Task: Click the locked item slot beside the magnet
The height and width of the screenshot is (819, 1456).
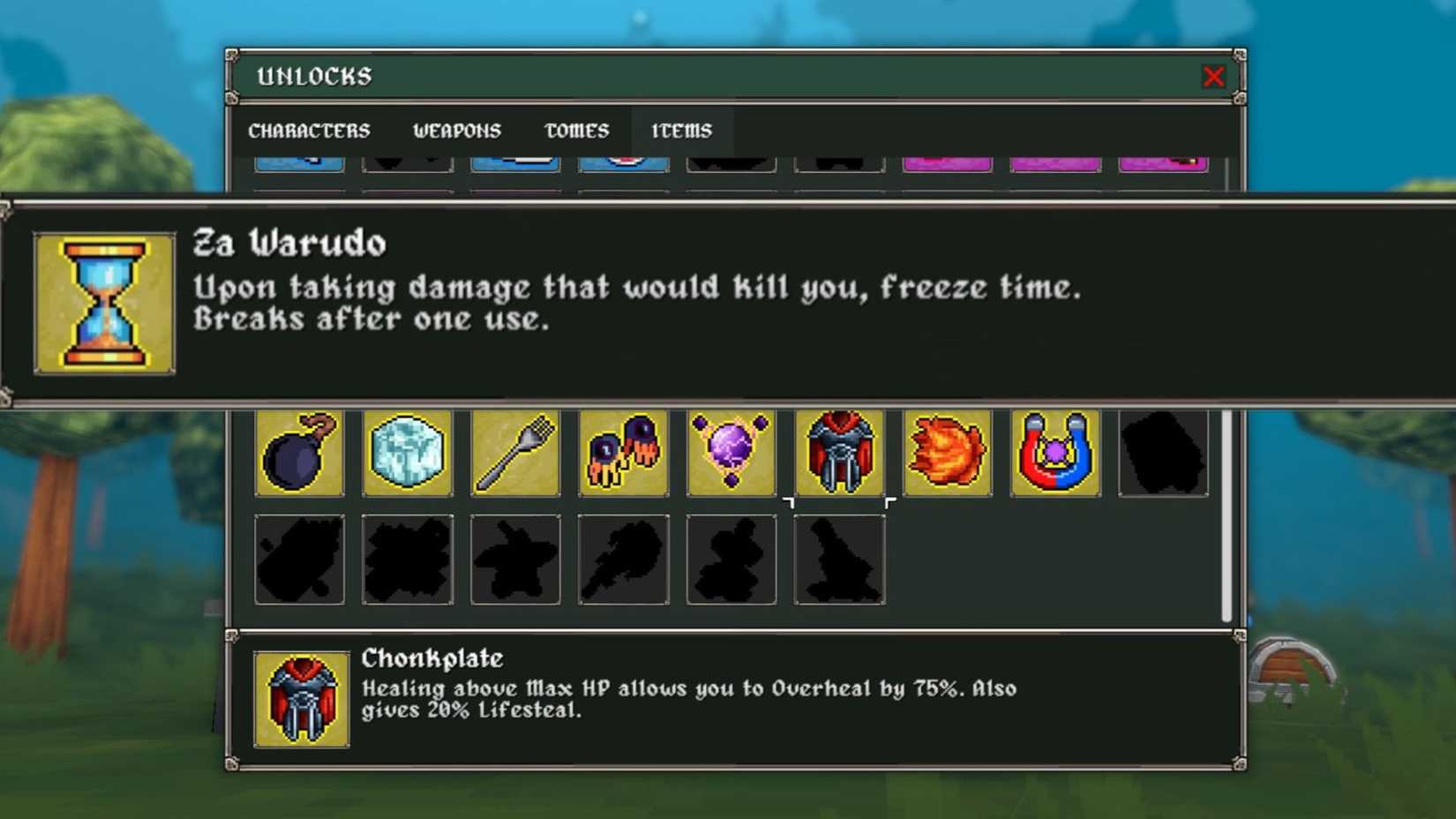Action: pos(1163,454)
